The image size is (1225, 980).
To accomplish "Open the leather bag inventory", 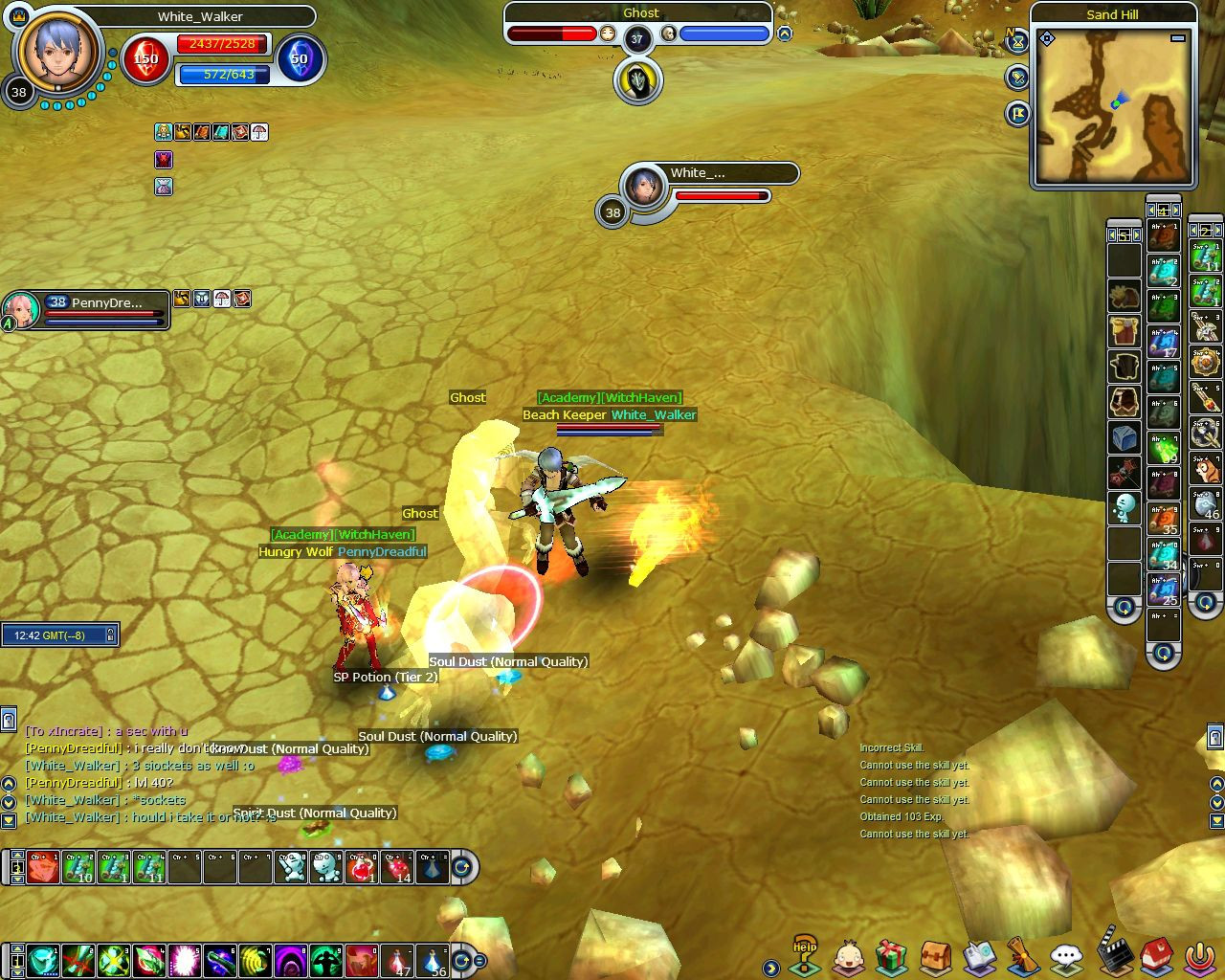I will coord(935,956).
